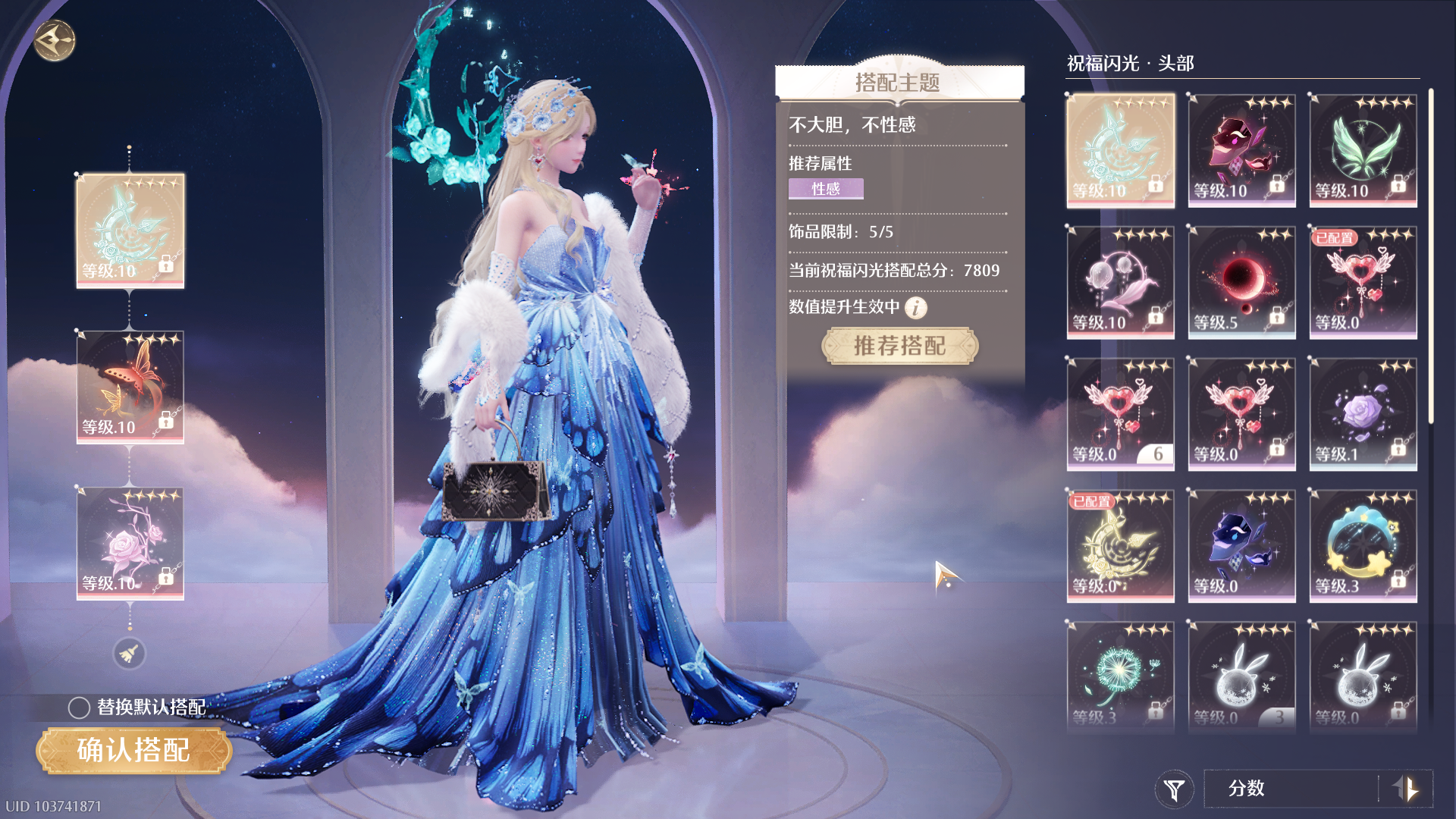Pick the blue star ring accessory
This screenshot has height=819, width=1456.
pos(1363,545)
